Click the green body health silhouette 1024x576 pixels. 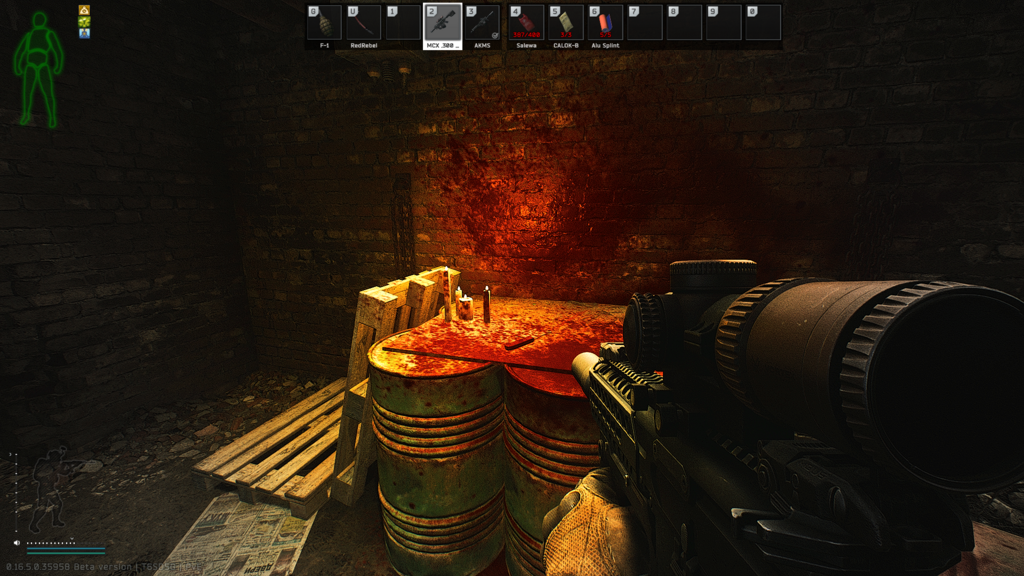pyautogui.click(x=40, y=68)
